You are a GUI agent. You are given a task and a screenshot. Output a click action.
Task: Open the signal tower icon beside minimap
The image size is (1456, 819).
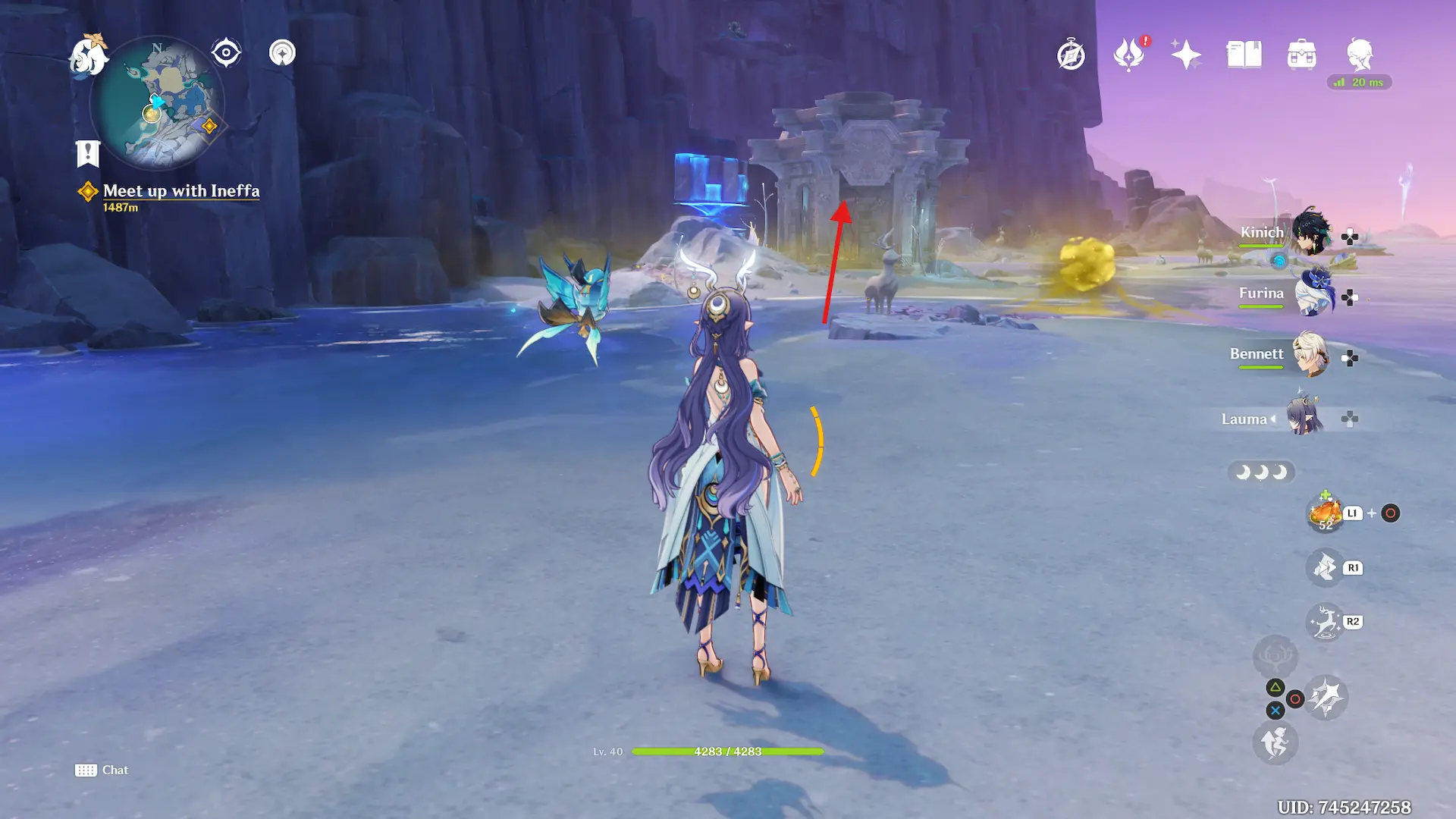point(282,53)
